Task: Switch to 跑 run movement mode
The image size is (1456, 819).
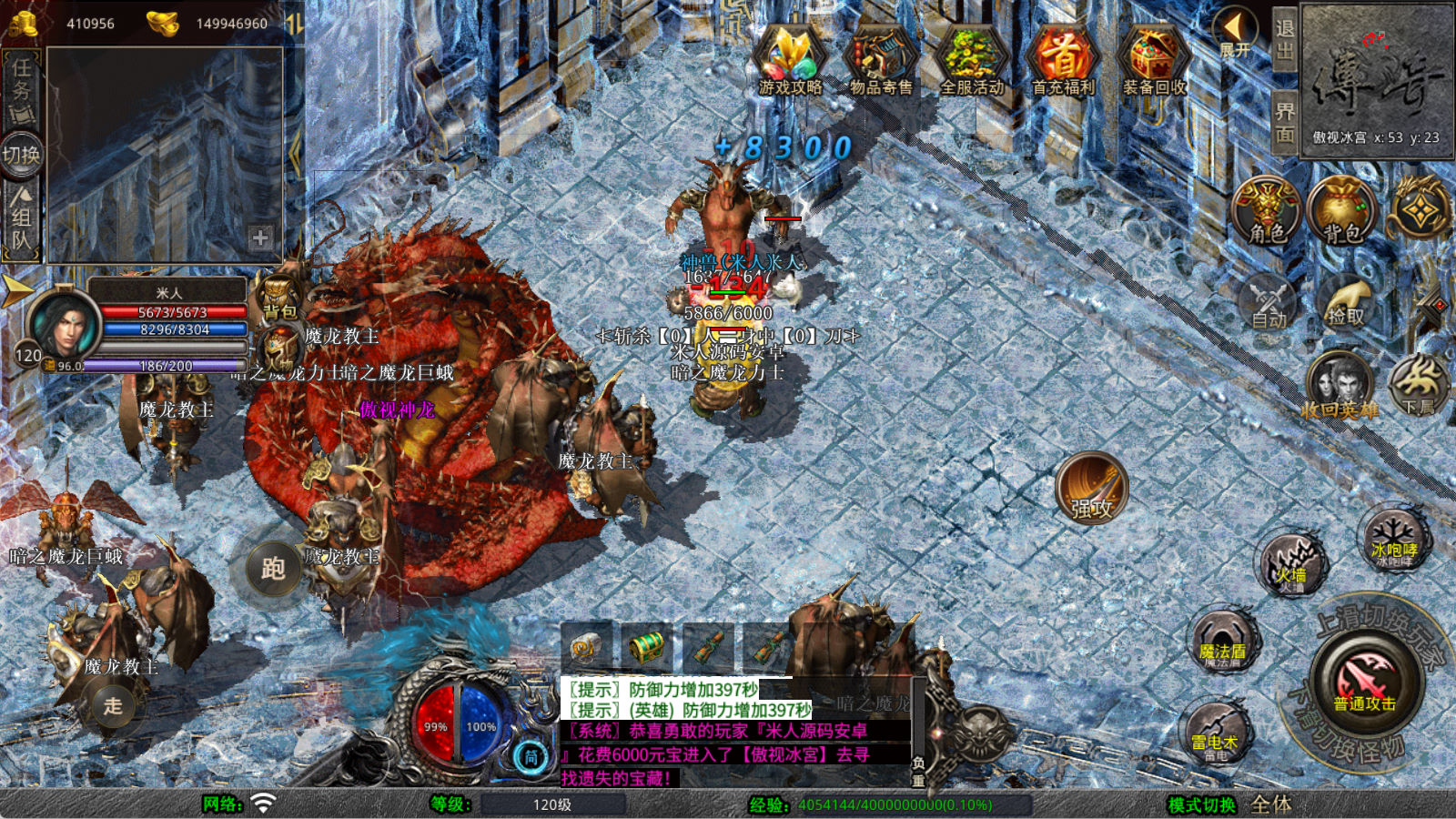Action: point(272,569)
